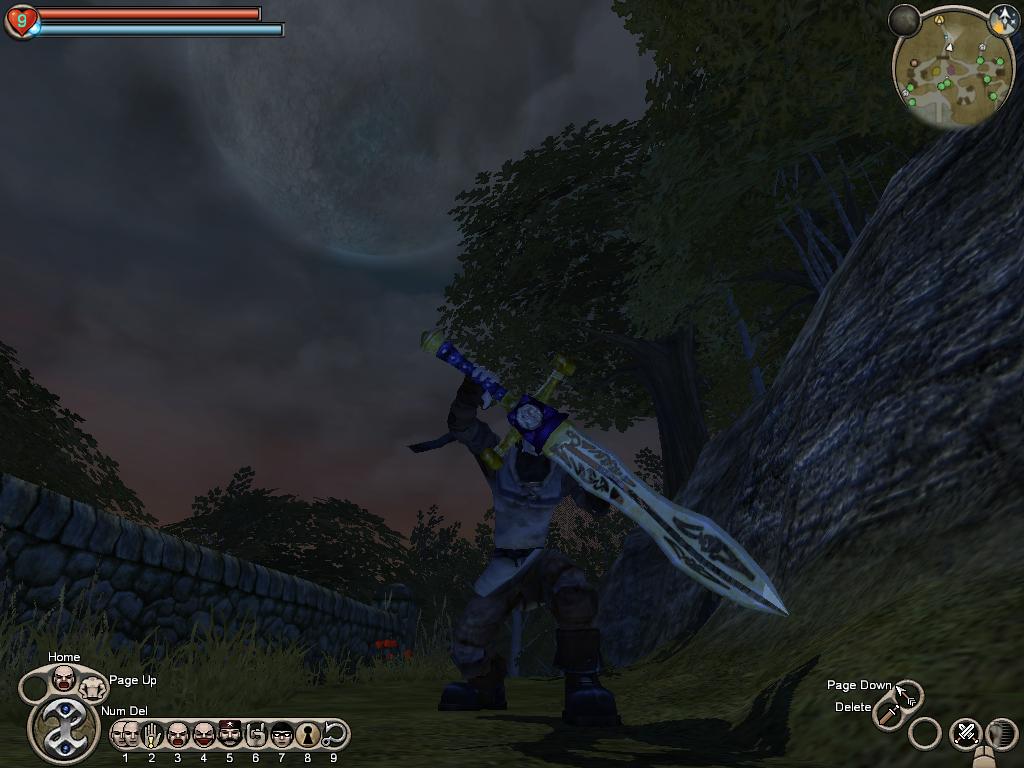Choose the sunglasses face expression
This screenshot has height=768, width=1024.
tap(282, 734)
